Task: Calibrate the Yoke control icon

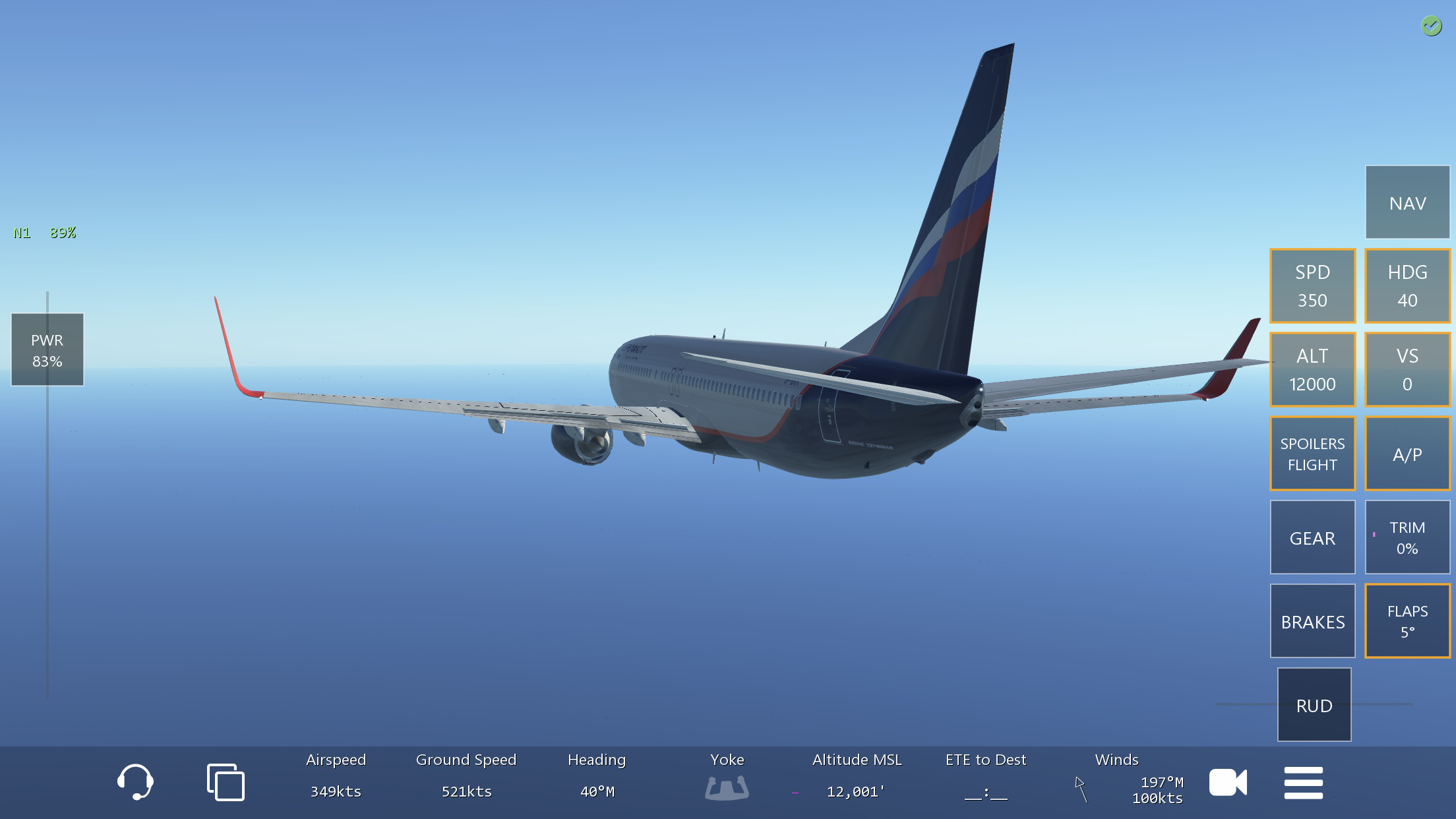Action: (x=727, y=787)
